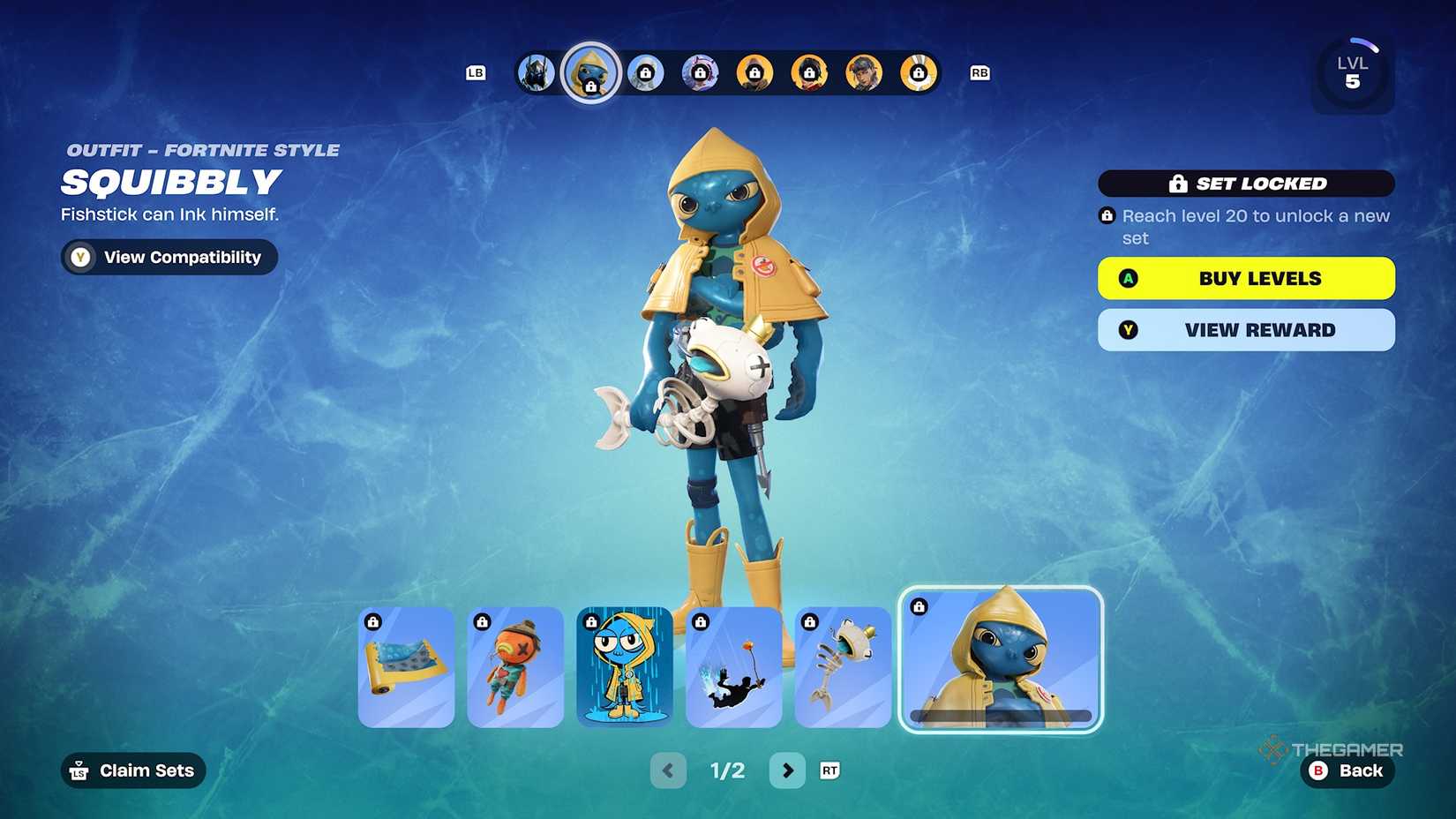This screenshot has height=819, width=1456.
Task: Click the LB shoulder button prompt
Action: [476, 72]
